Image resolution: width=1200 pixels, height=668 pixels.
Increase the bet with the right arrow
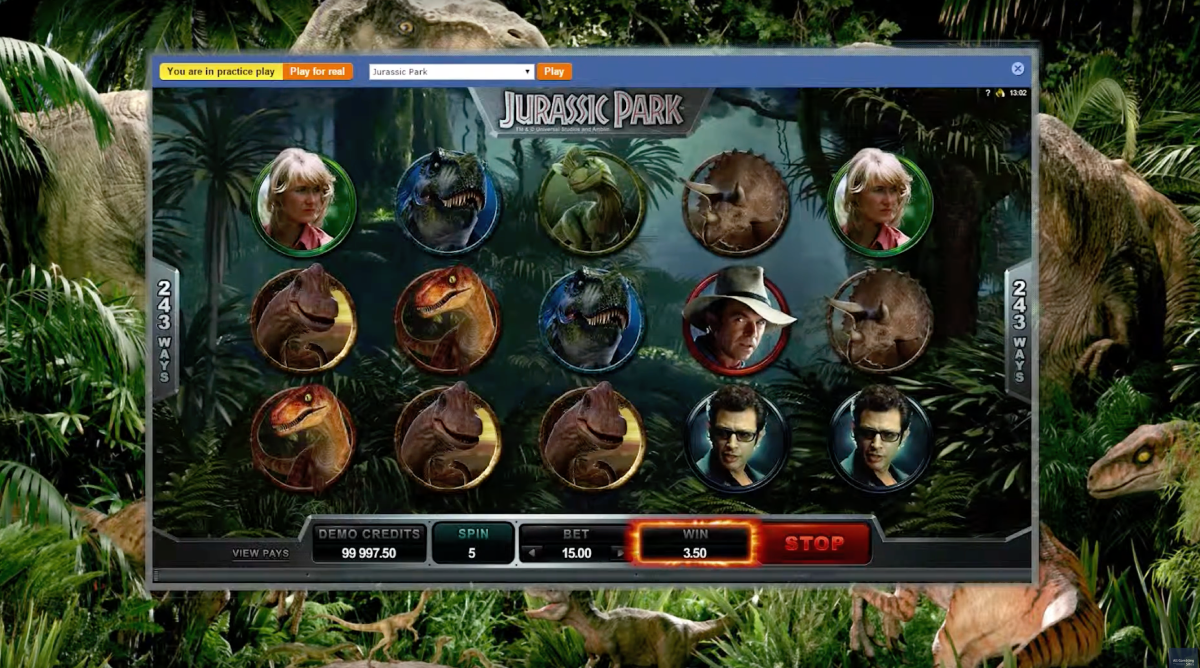click(620, 553)
